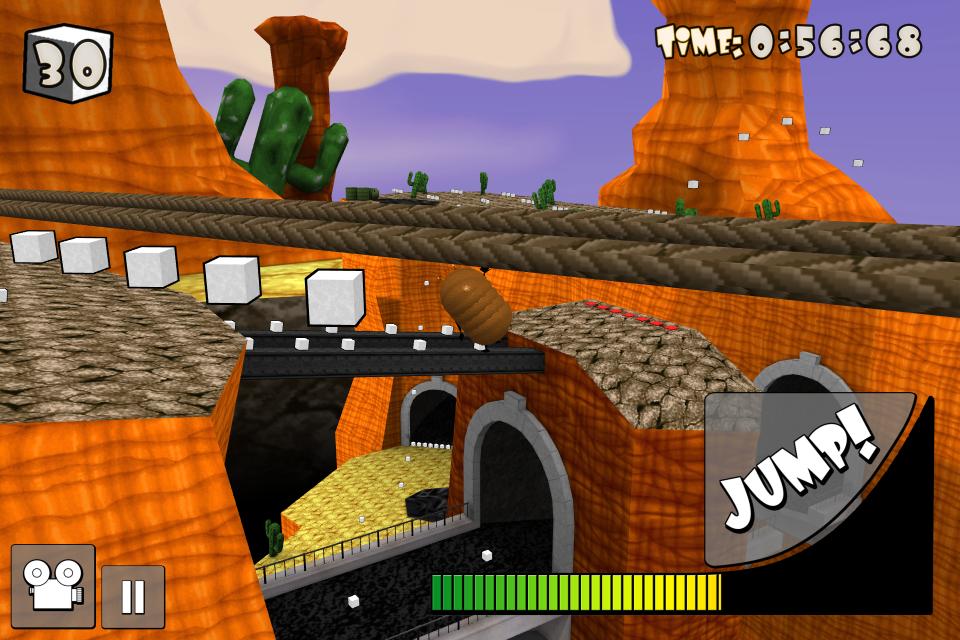The image size is (960, 640).
Task: Pause the game
Action: [133, 596]
